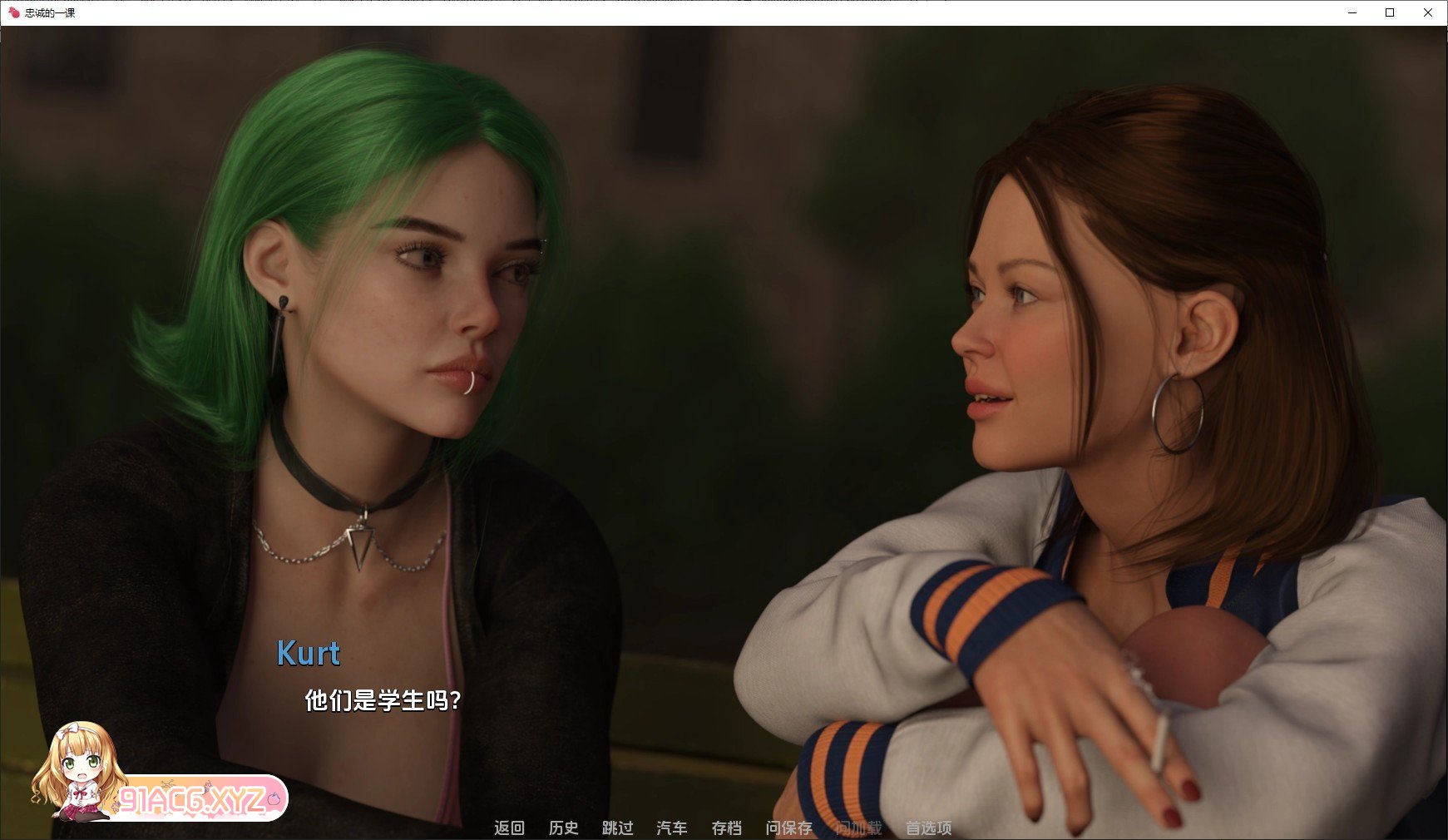
Task: Click Kurt's name label above the dialogue
Action: [x=309, y=655]
